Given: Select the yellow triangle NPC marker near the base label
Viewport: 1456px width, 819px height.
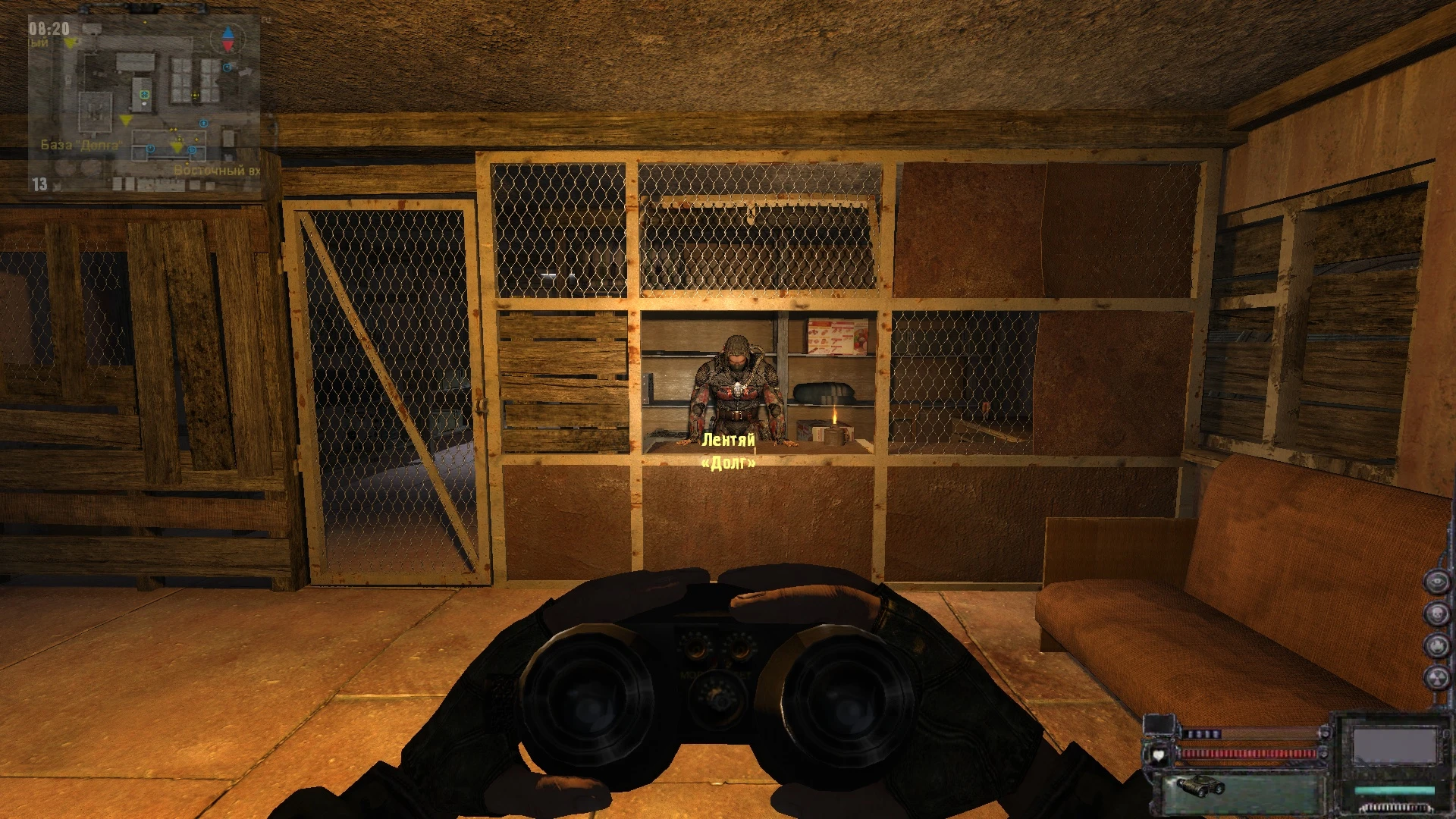Looking at the screenshot, I should pyautogui.click(x=124, y=120).
